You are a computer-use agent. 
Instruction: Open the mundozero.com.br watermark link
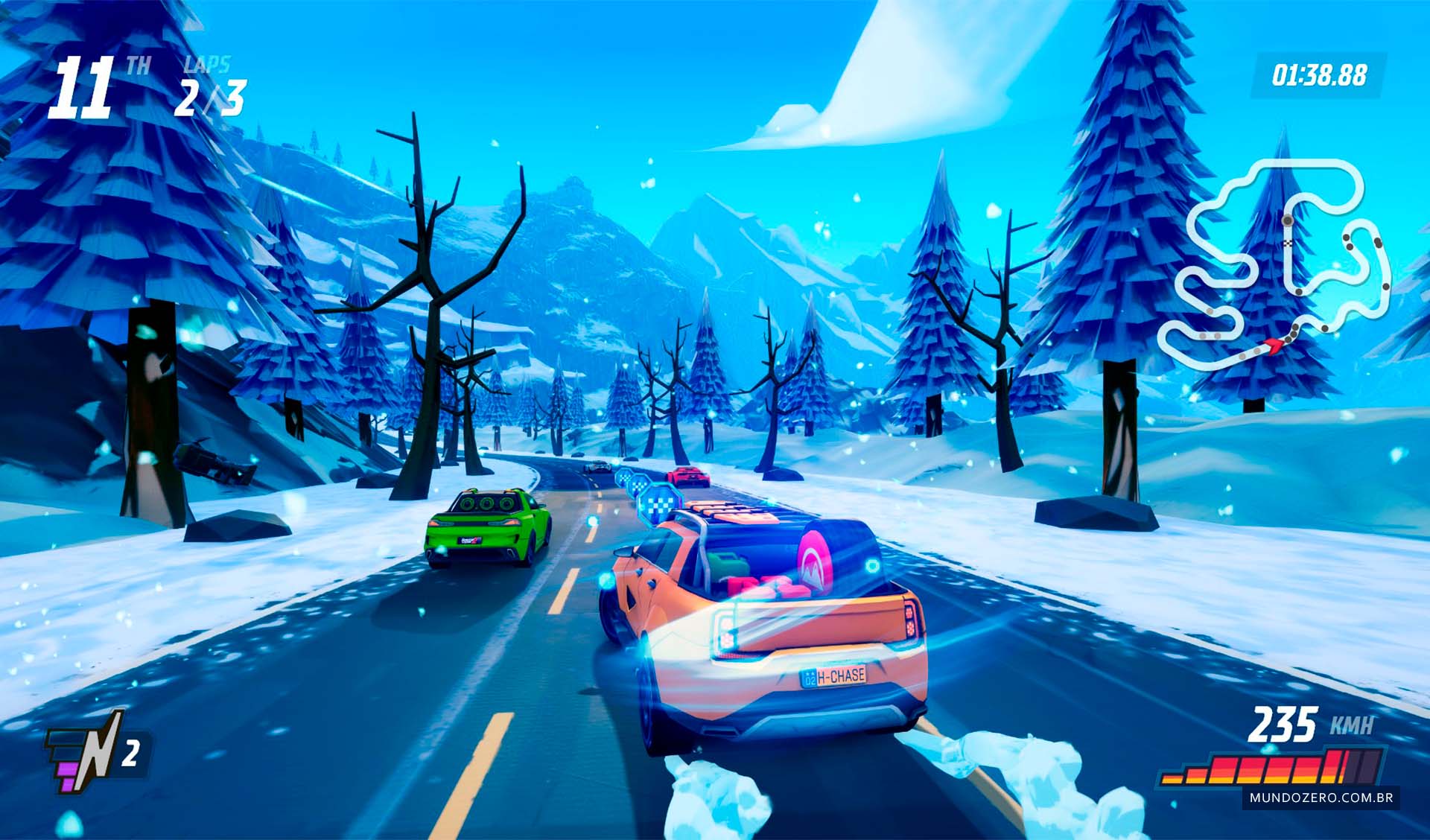[x=1321, y=798]
